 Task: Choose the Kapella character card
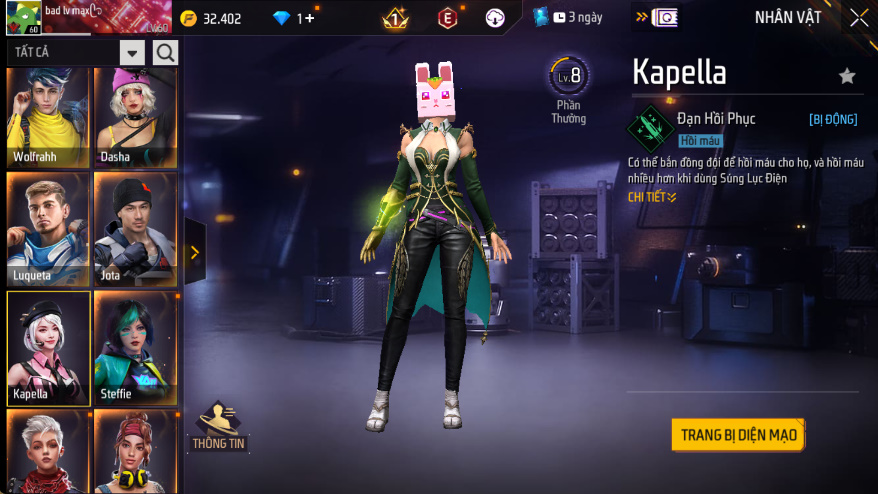point(48,347)
